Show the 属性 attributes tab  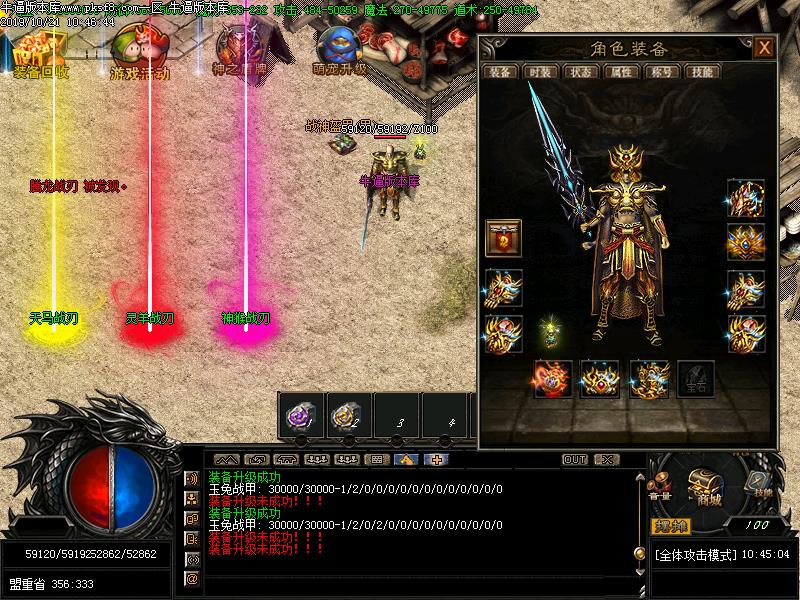(x=620, y=72)
